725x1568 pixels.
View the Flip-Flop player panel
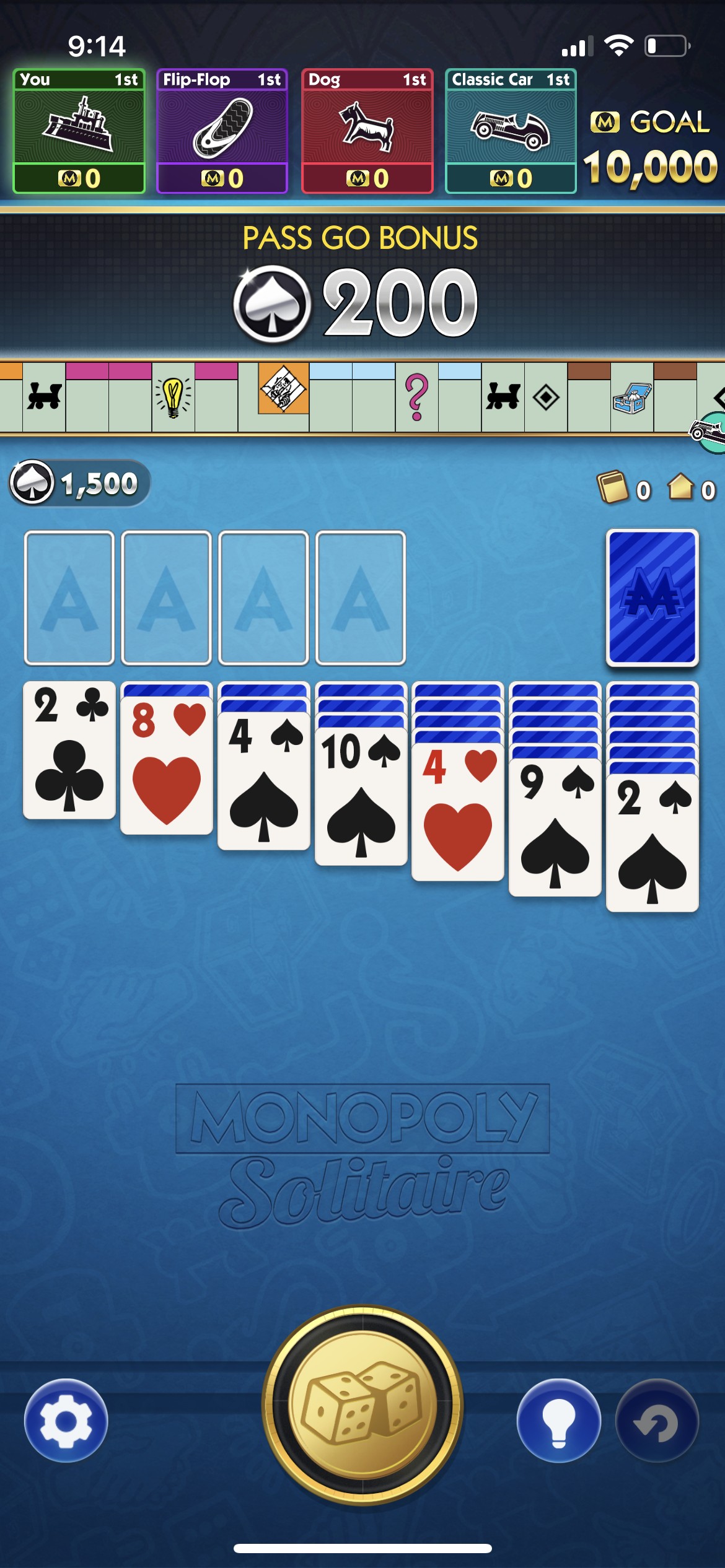[222, 131]
